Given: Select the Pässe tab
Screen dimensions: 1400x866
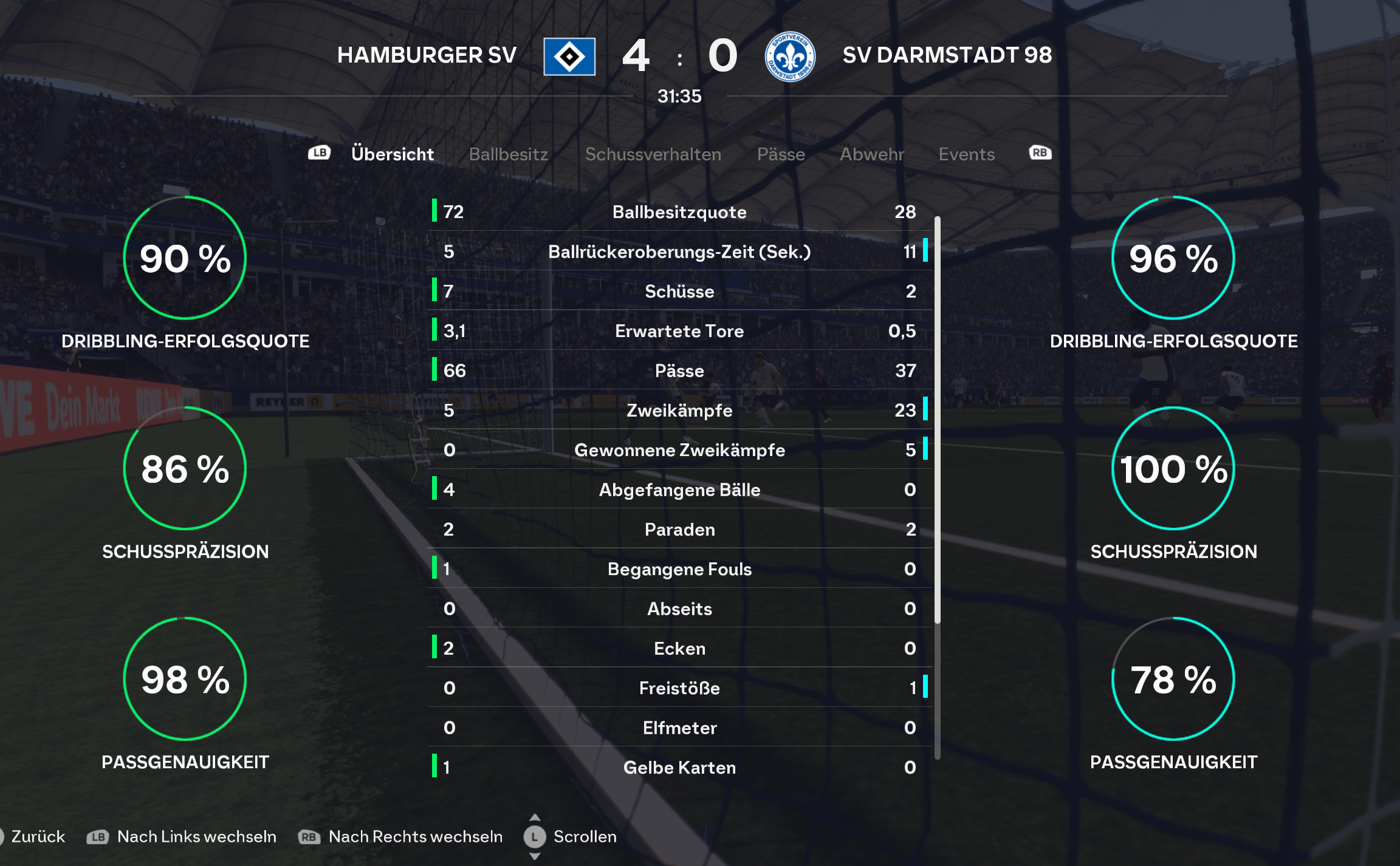Looking at the screenshot, I should pyautogui.click(x=781, y=154).
